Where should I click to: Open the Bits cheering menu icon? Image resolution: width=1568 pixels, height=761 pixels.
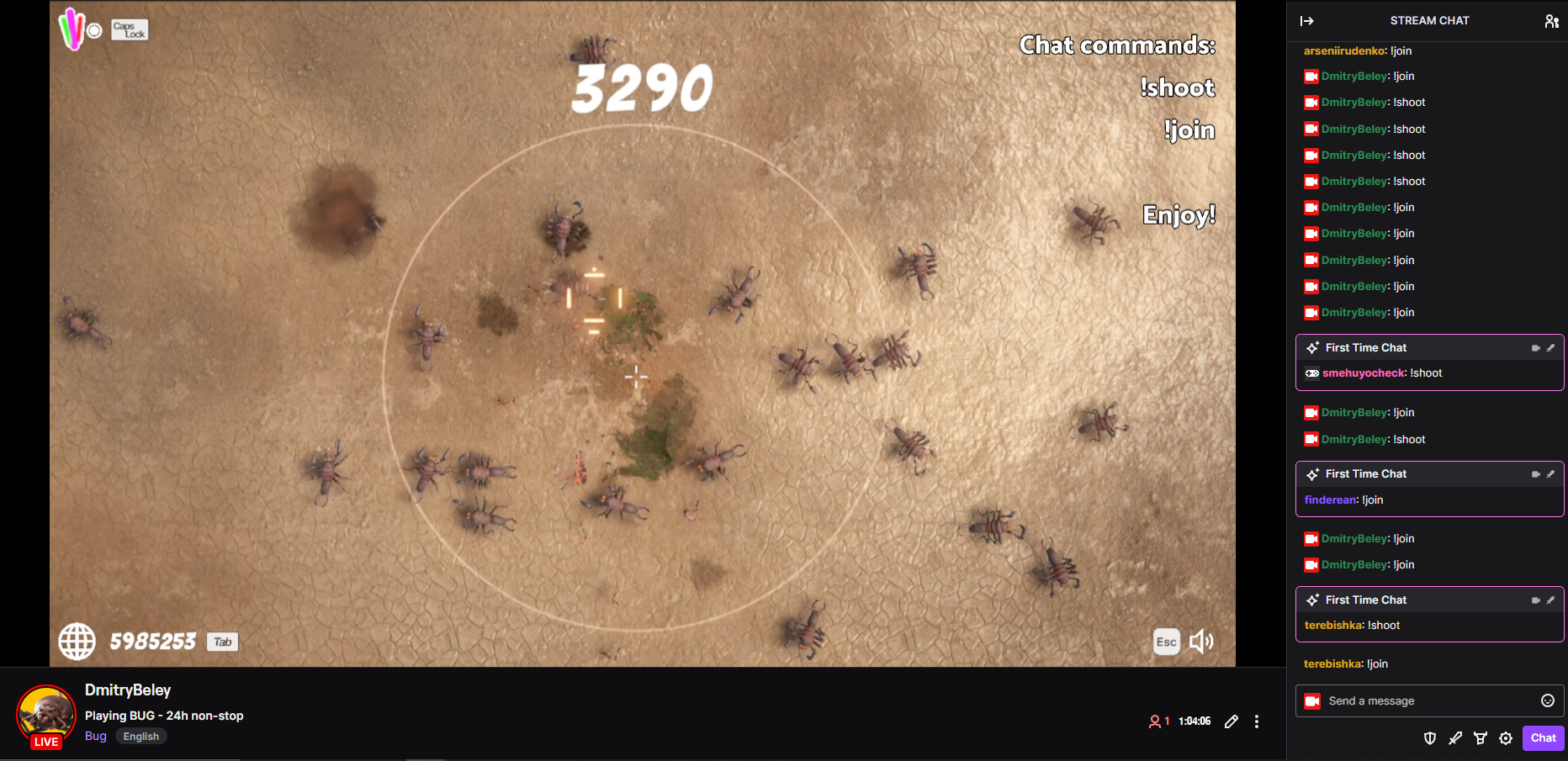coord(1481,738)
